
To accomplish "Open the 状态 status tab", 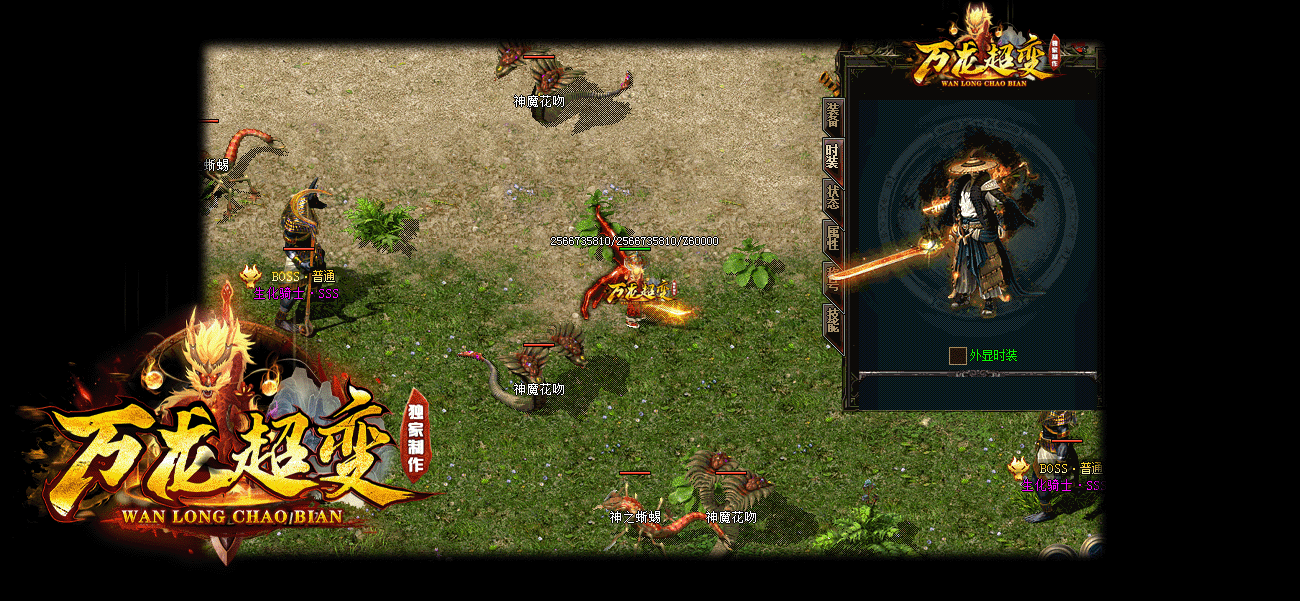I will [x=832, y=197].
